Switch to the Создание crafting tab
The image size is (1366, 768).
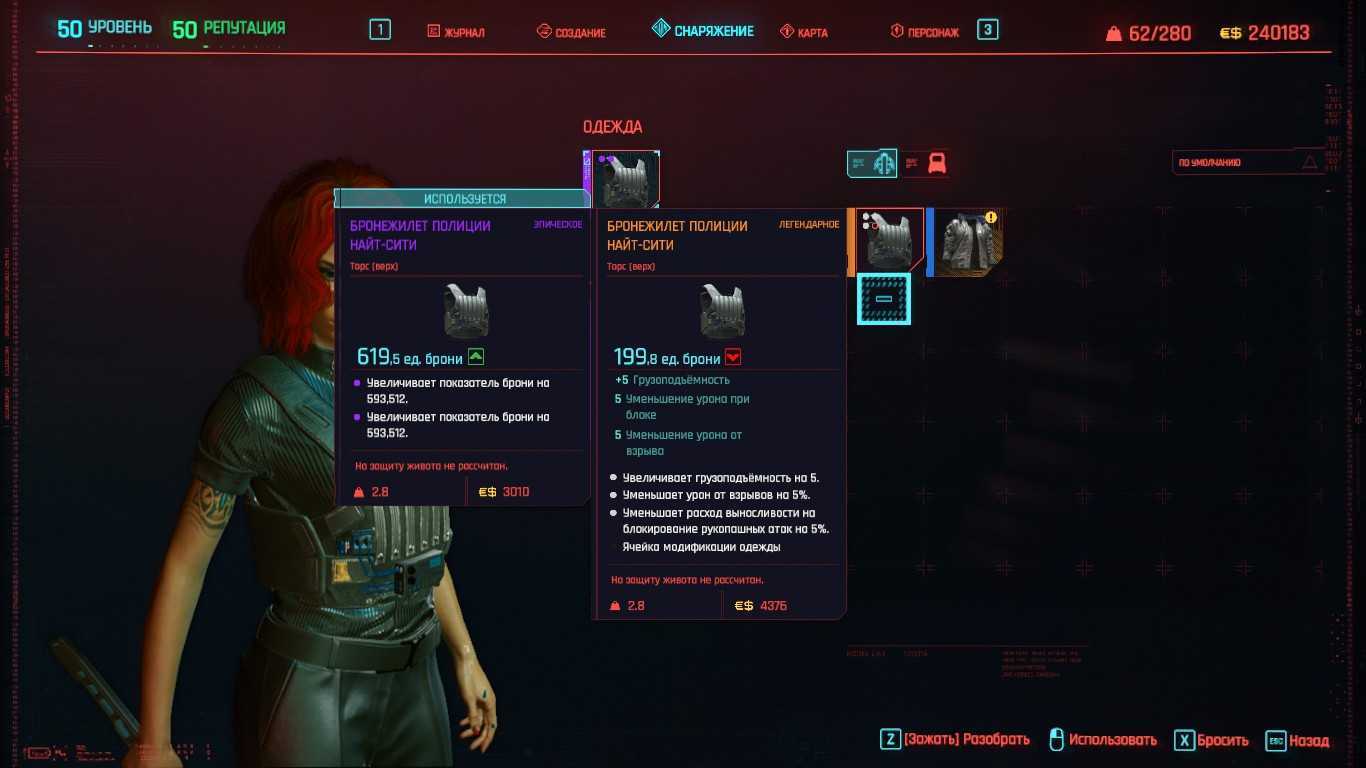click(x=571, y=32)
